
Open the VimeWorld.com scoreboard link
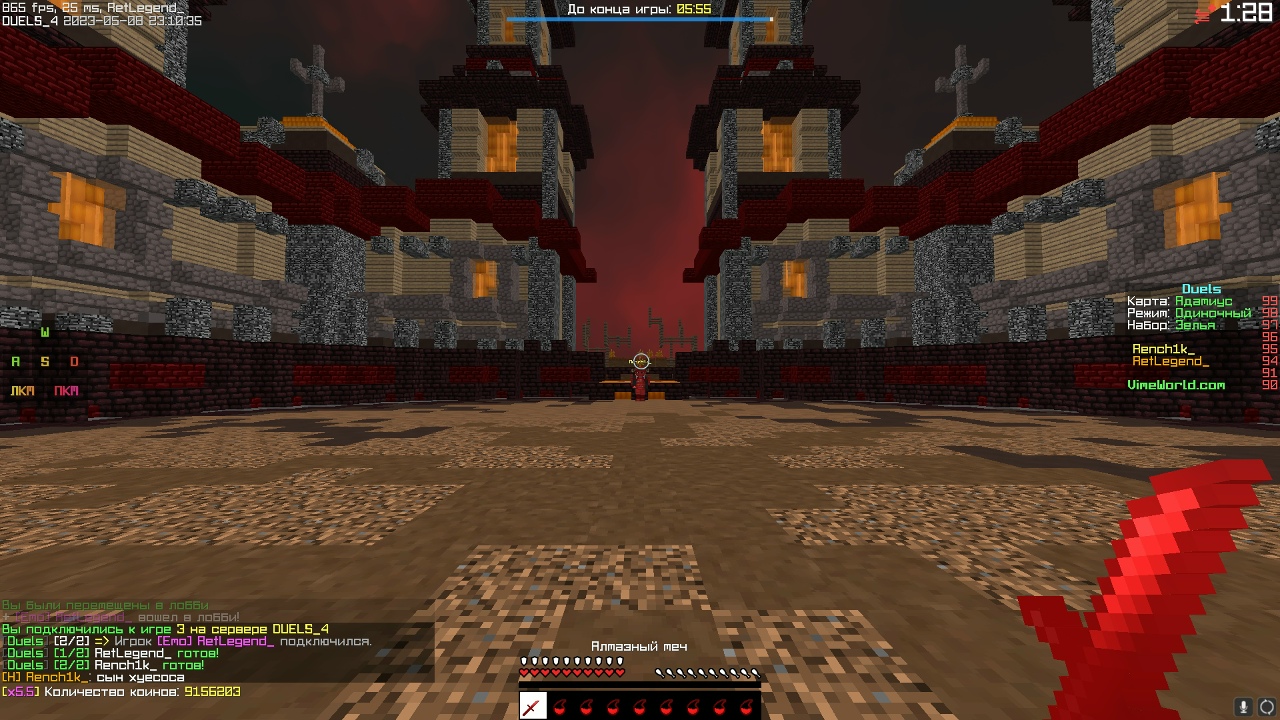point(1175,385)
